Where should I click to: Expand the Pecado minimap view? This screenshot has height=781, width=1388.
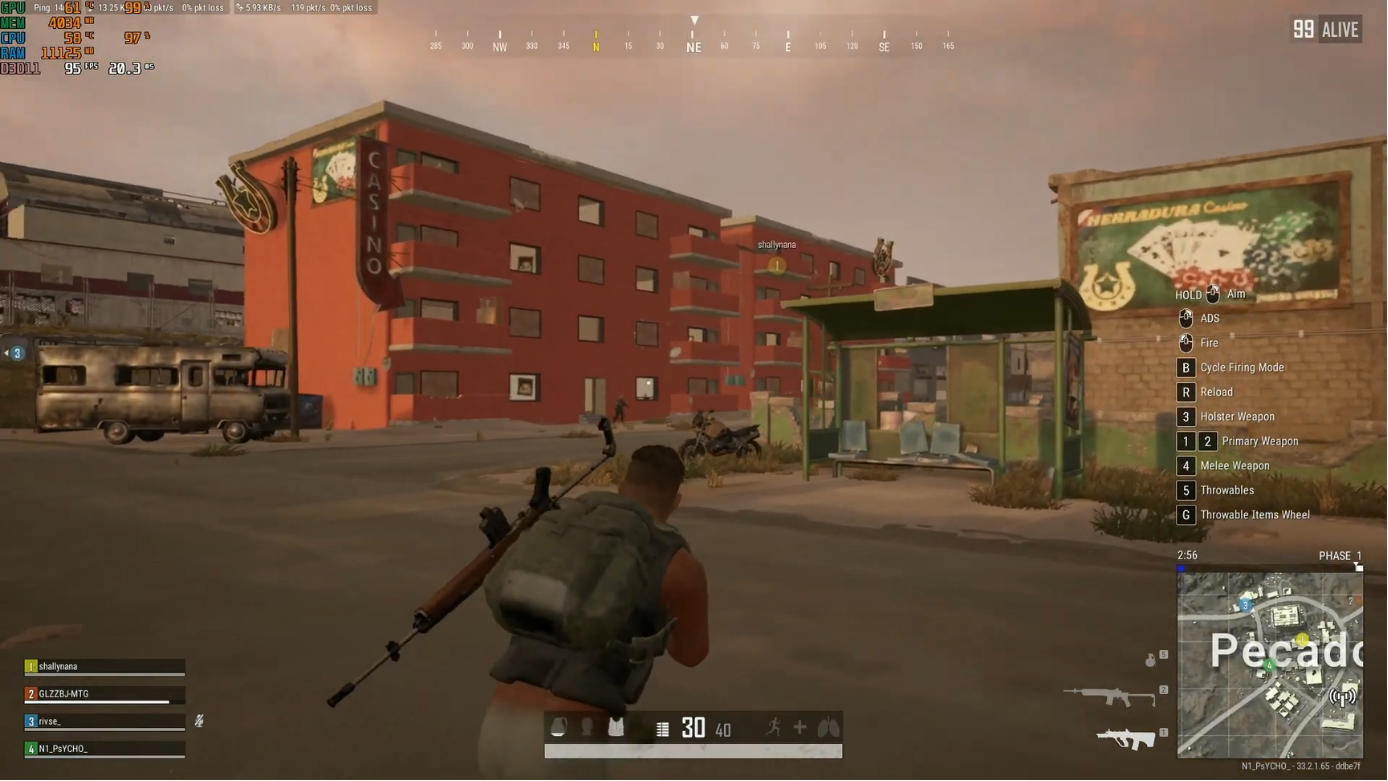coord(1270,660)
